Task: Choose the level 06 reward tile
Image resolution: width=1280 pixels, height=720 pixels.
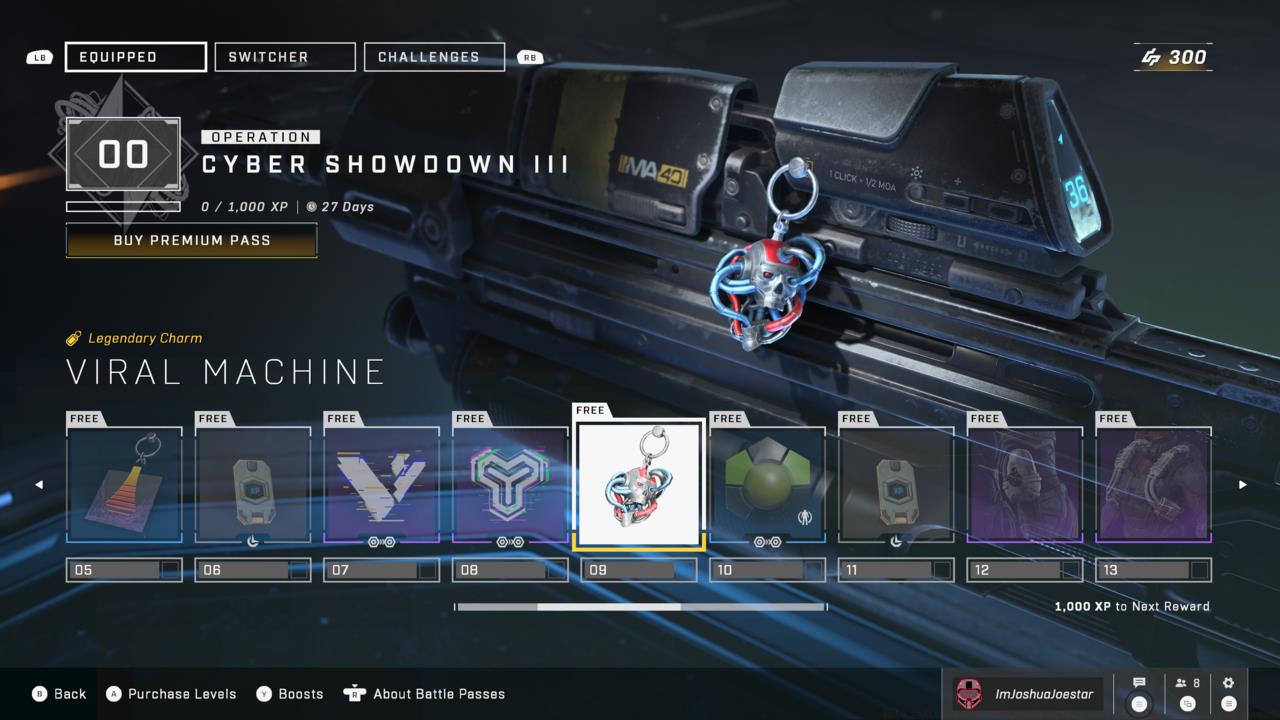Action: click(253, 485)
